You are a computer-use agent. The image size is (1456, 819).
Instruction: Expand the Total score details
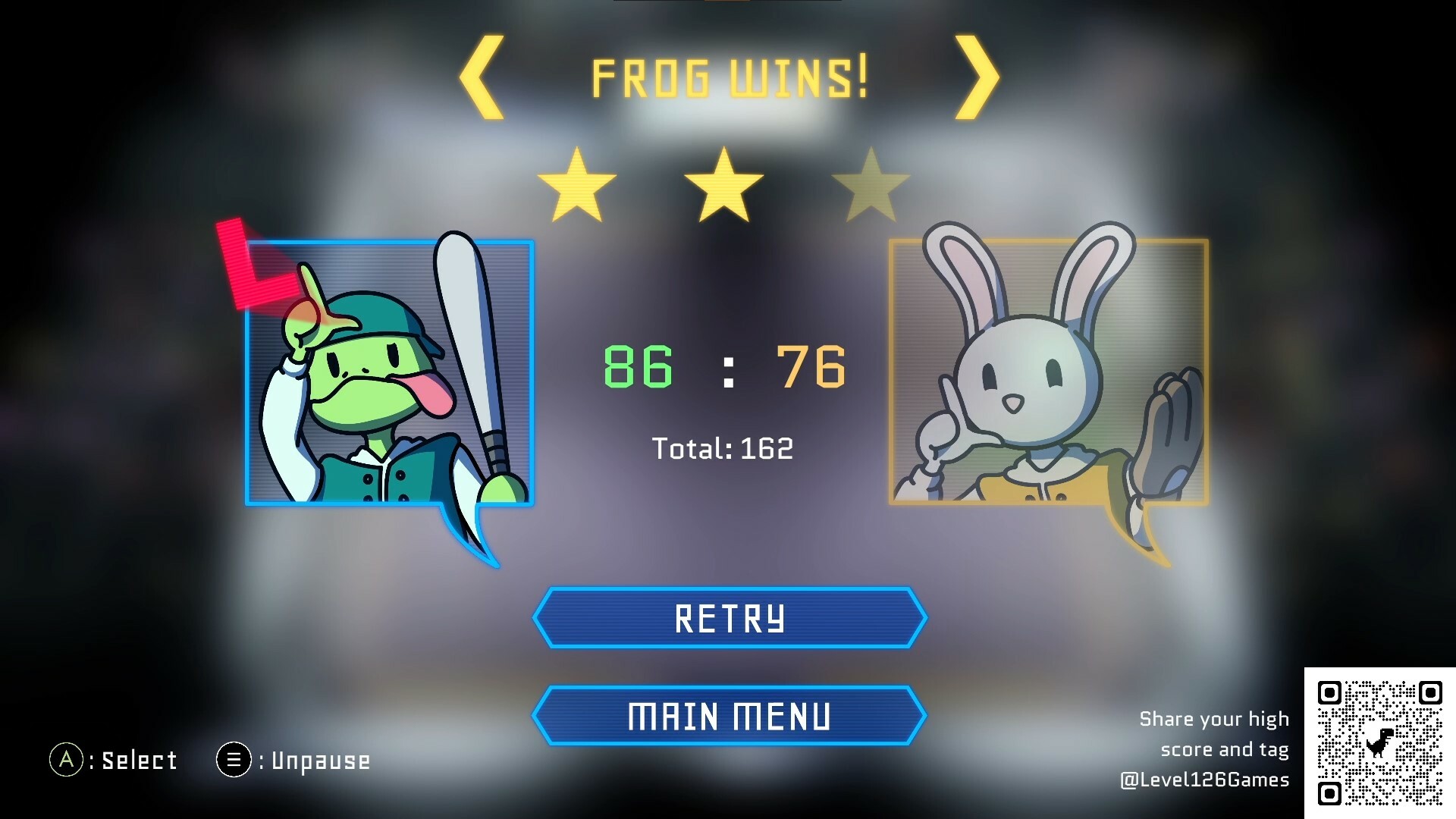tap(723, 449)
